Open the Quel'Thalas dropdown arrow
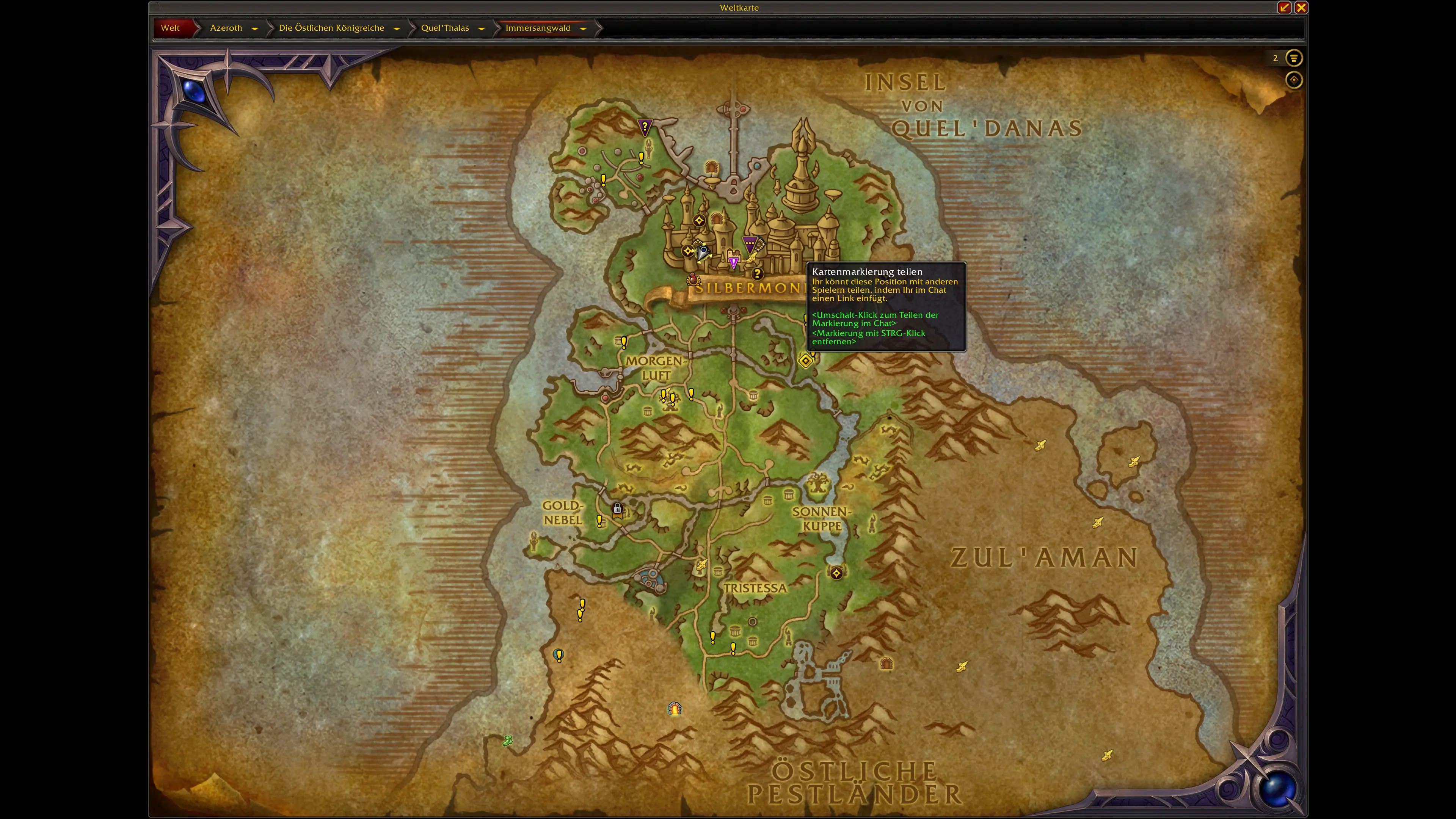1456x819 pixels. point(482,28)
